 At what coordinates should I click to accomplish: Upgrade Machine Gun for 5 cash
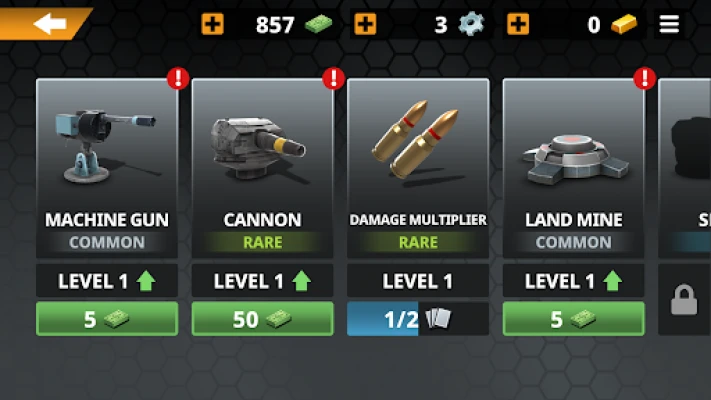coord(107,319)
